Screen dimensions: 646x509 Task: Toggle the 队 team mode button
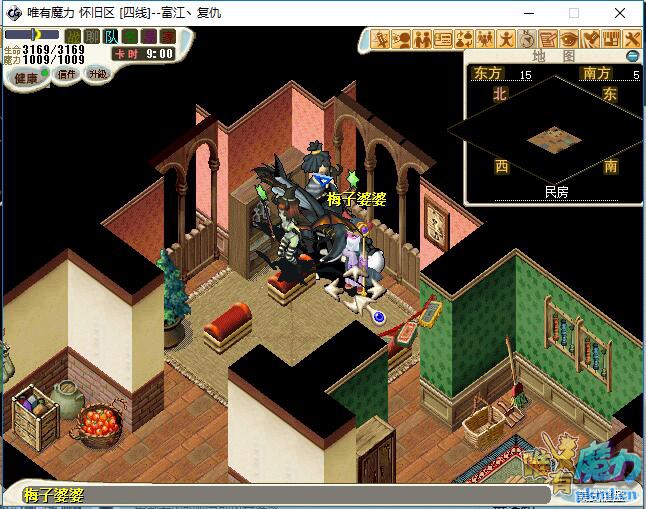tap(110, 37)
